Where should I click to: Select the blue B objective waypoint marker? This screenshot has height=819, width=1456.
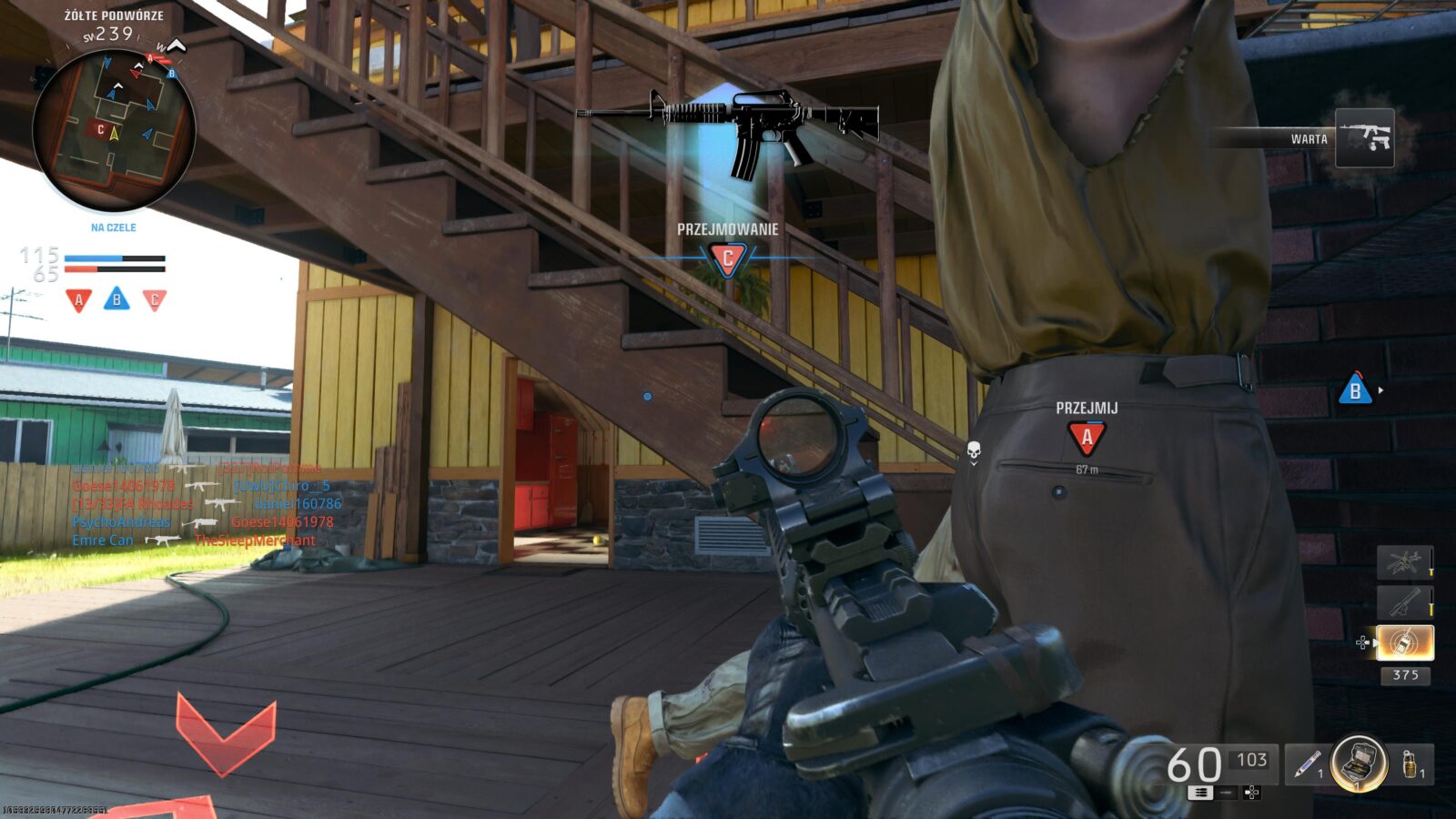pyautogui.click(x=1355, y=390)
